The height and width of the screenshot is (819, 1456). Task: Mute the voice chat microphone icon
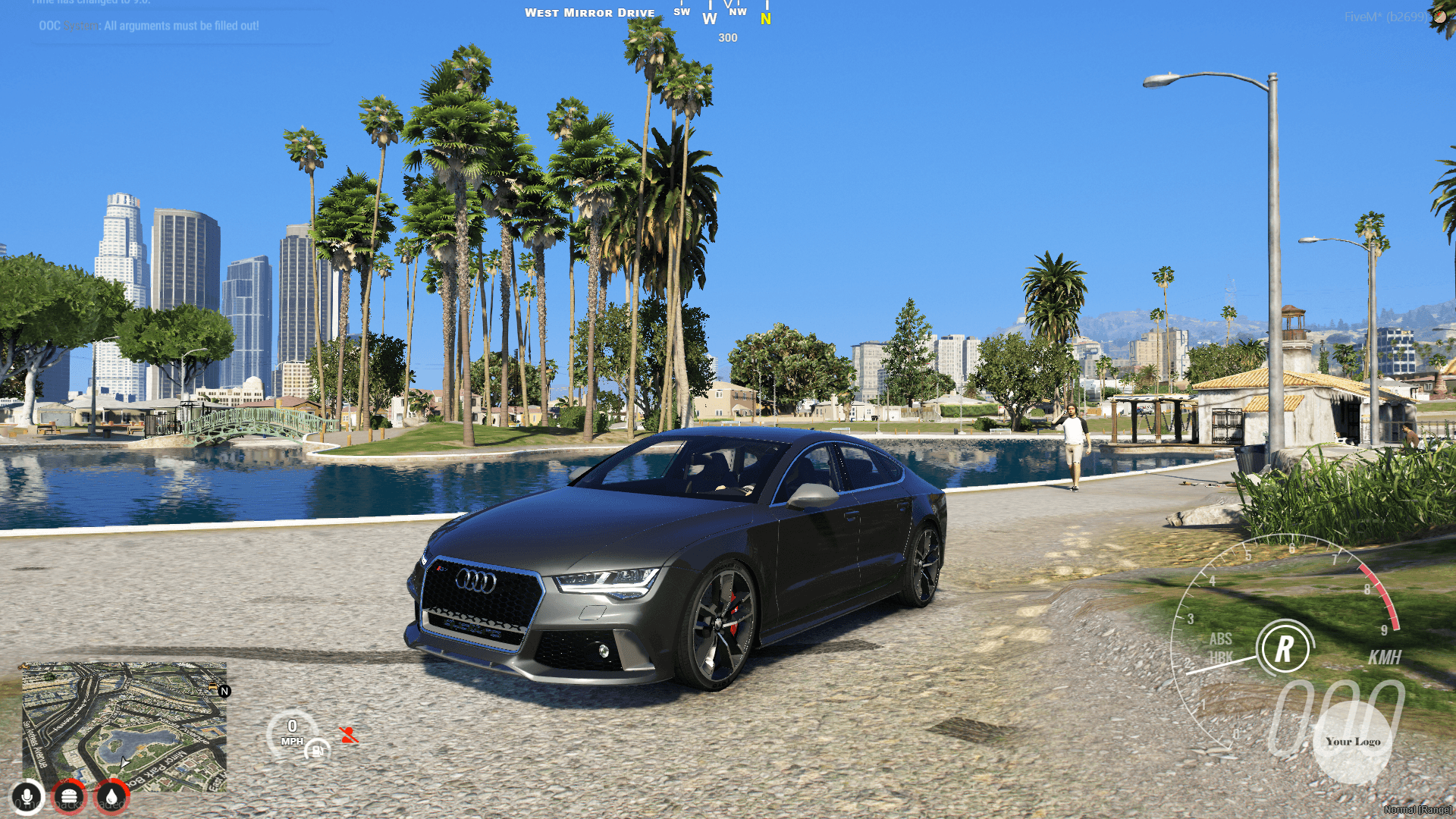pyautogui.click(x=27, y=797)
